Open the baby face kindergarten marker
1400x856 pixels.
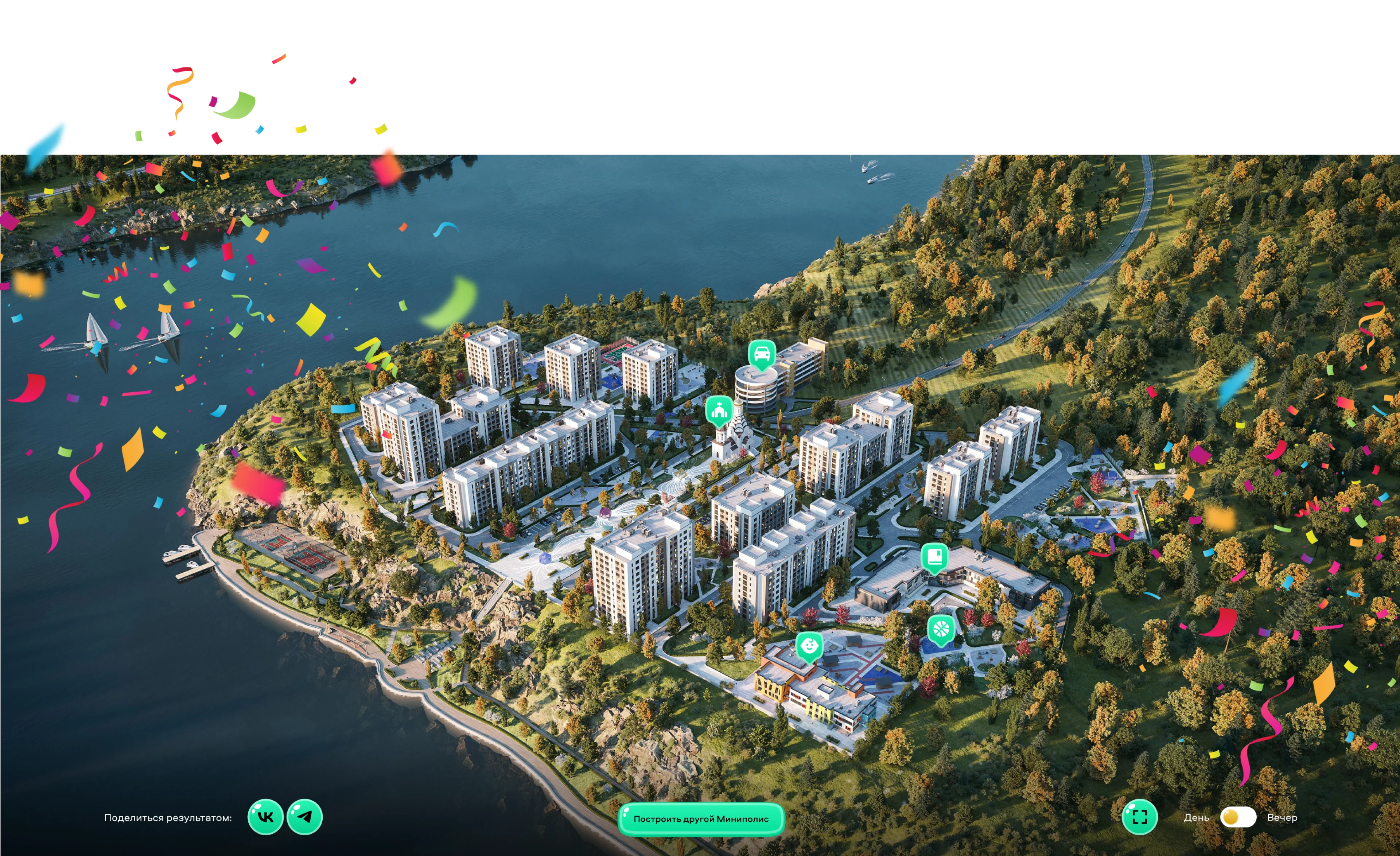[809, 646]
